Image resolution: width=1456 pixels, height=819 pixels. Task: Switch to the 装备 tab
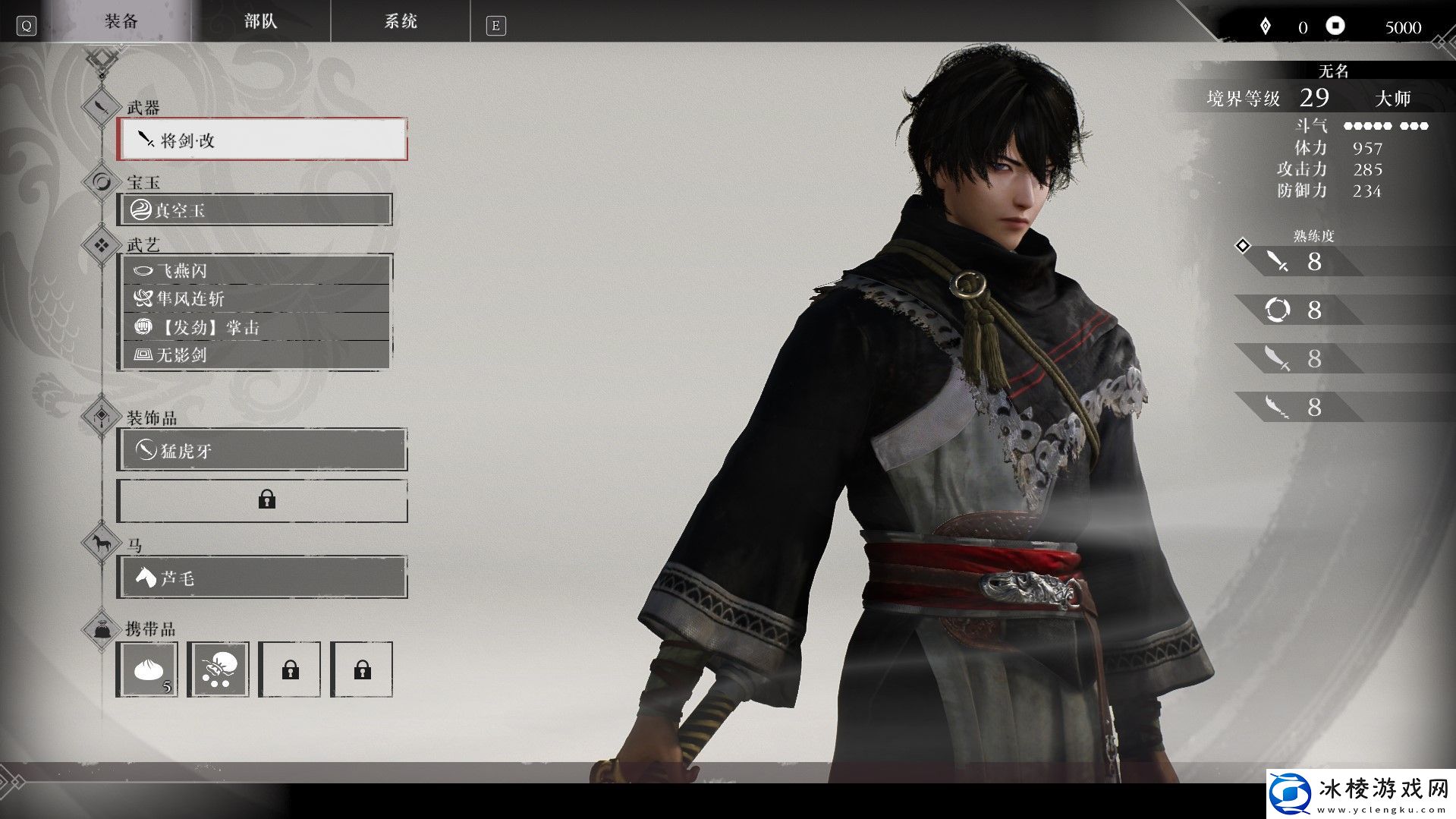point(121,21)
